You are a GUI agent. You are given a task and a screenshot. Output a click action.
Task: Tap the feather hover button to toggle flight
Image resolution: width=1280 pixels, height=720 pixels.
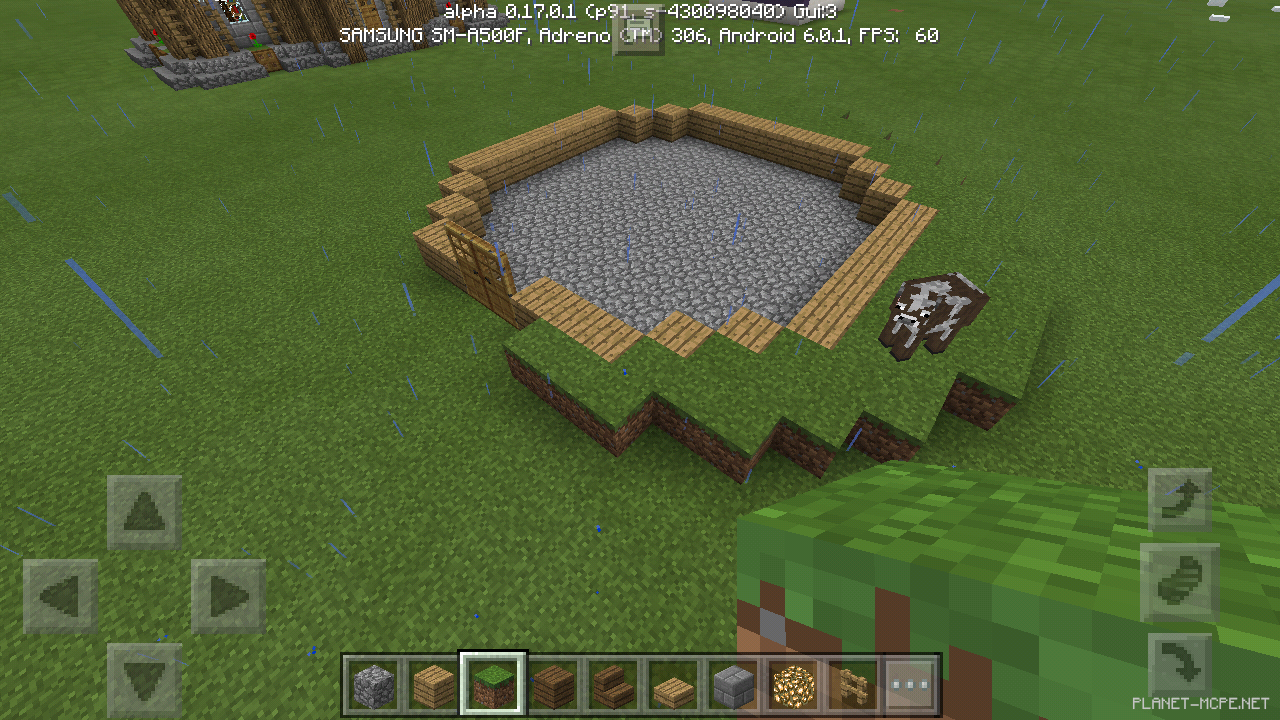pyautogui.click(x=1180, y=583)
